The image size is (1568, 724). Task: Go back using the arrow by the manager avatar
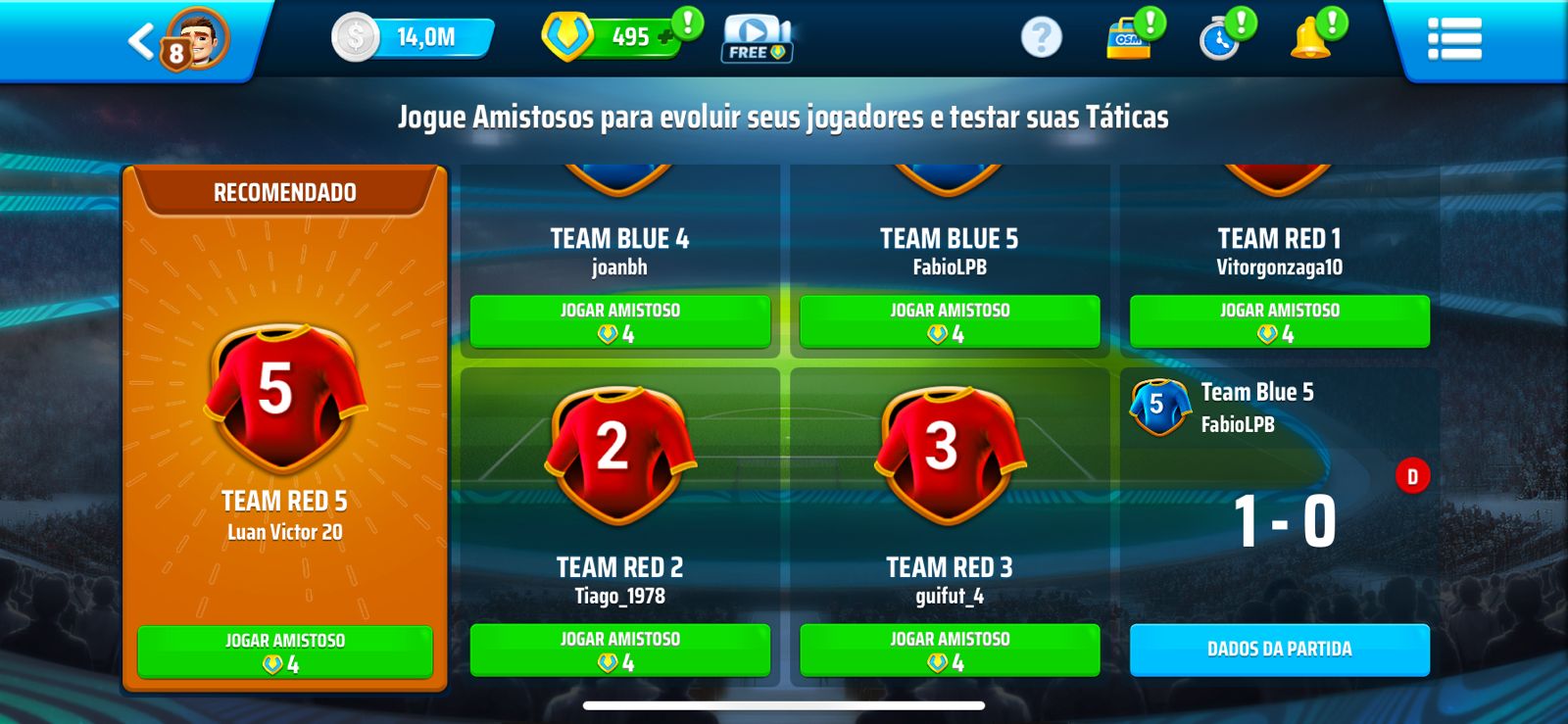point(141,41)
